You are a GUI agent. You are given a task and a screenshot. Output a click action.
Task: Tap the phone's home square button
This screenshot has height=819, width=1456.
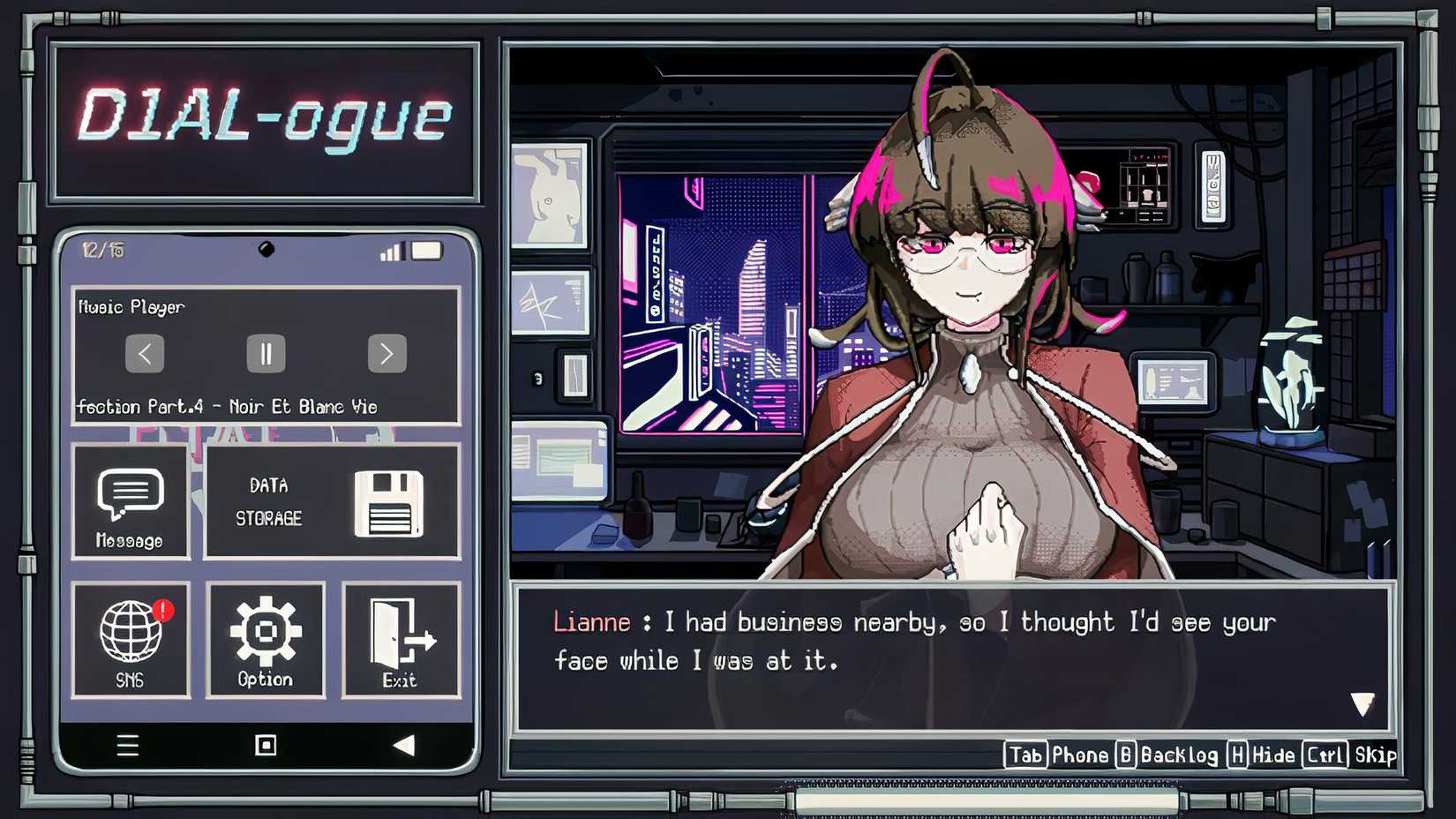click(x=266, y=744)
